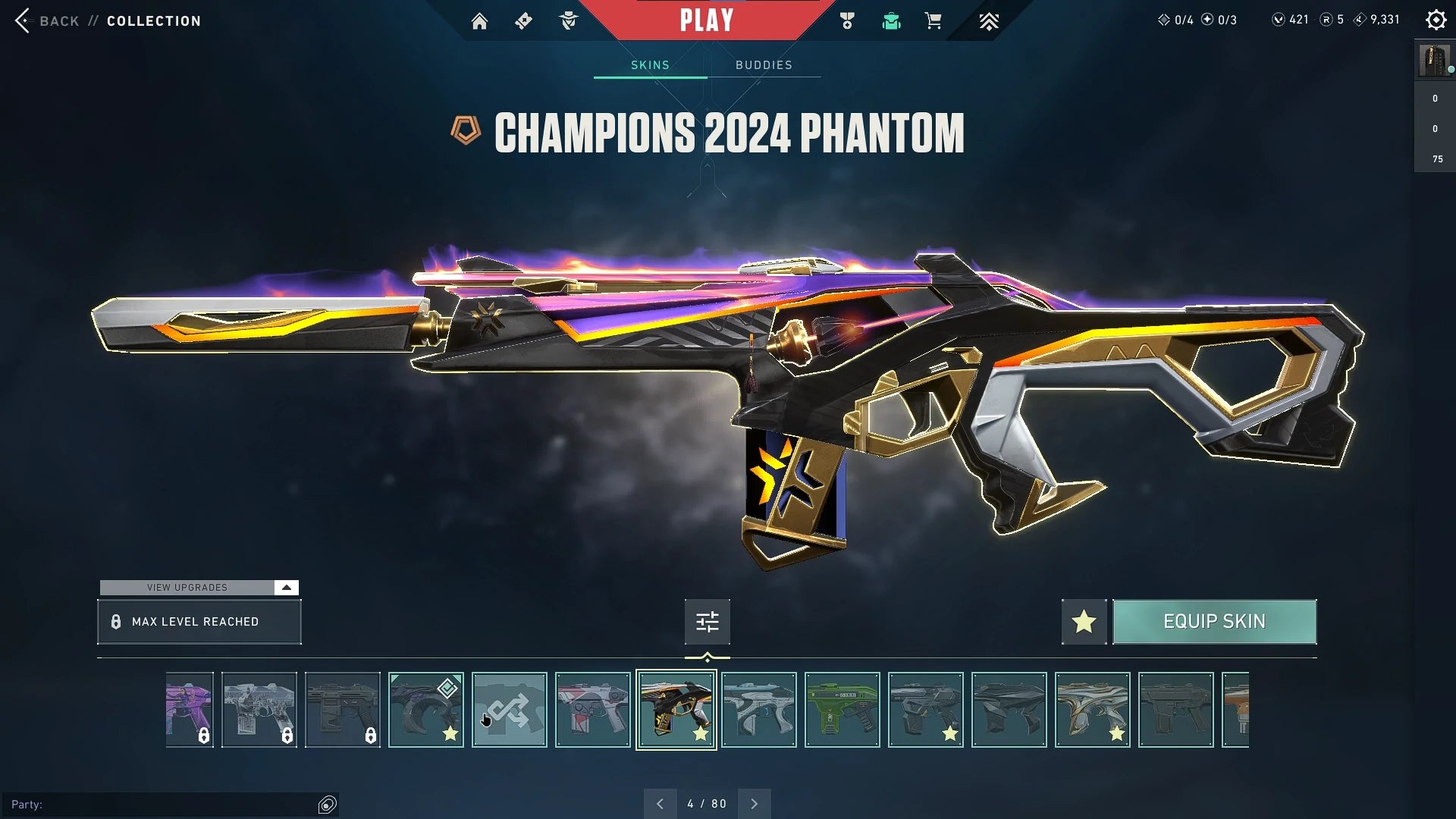
Task: Go to next skin page with right chevron
Action: point(754,803)
